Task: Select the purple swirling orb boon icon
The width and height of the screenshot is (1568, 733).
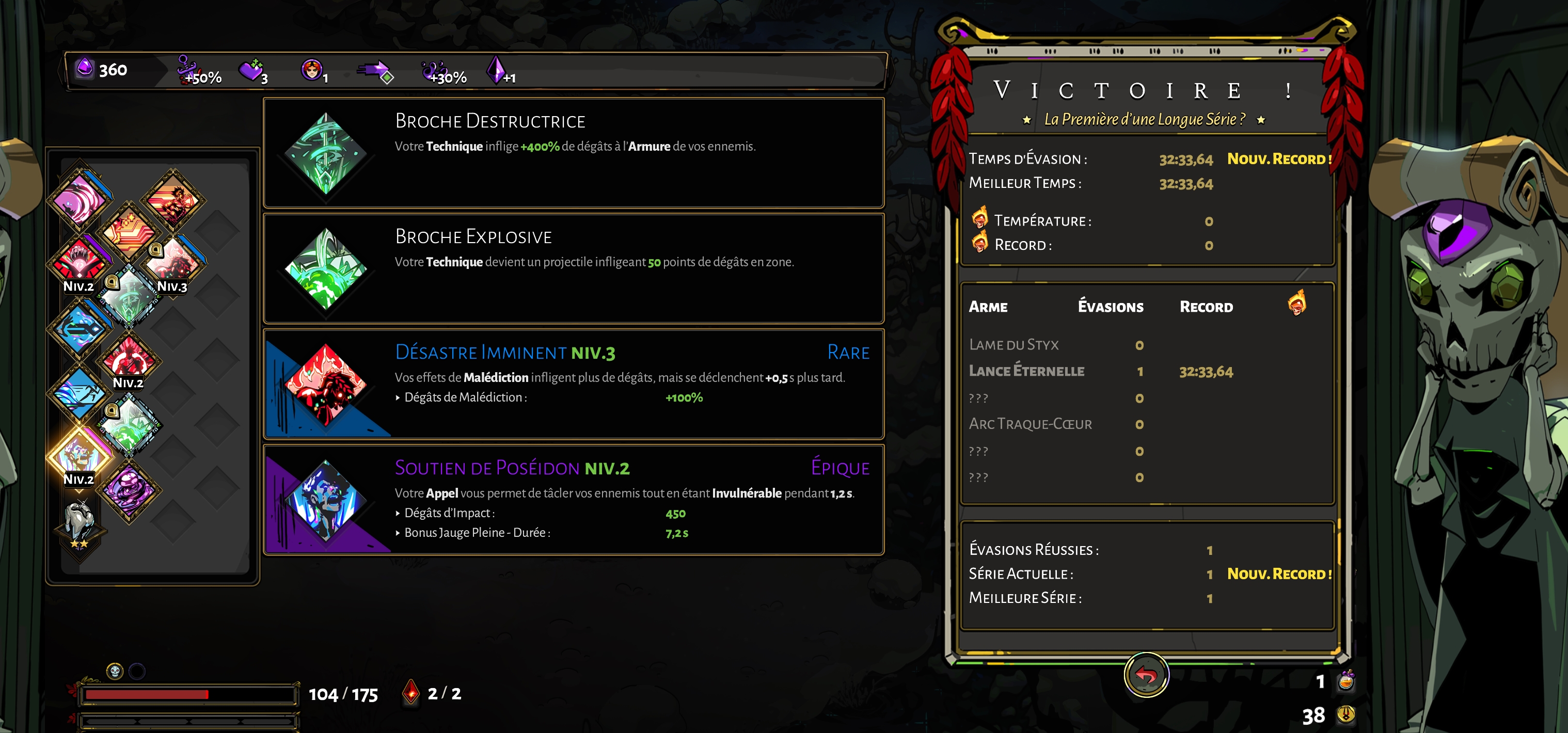Action: pos(129,491)
